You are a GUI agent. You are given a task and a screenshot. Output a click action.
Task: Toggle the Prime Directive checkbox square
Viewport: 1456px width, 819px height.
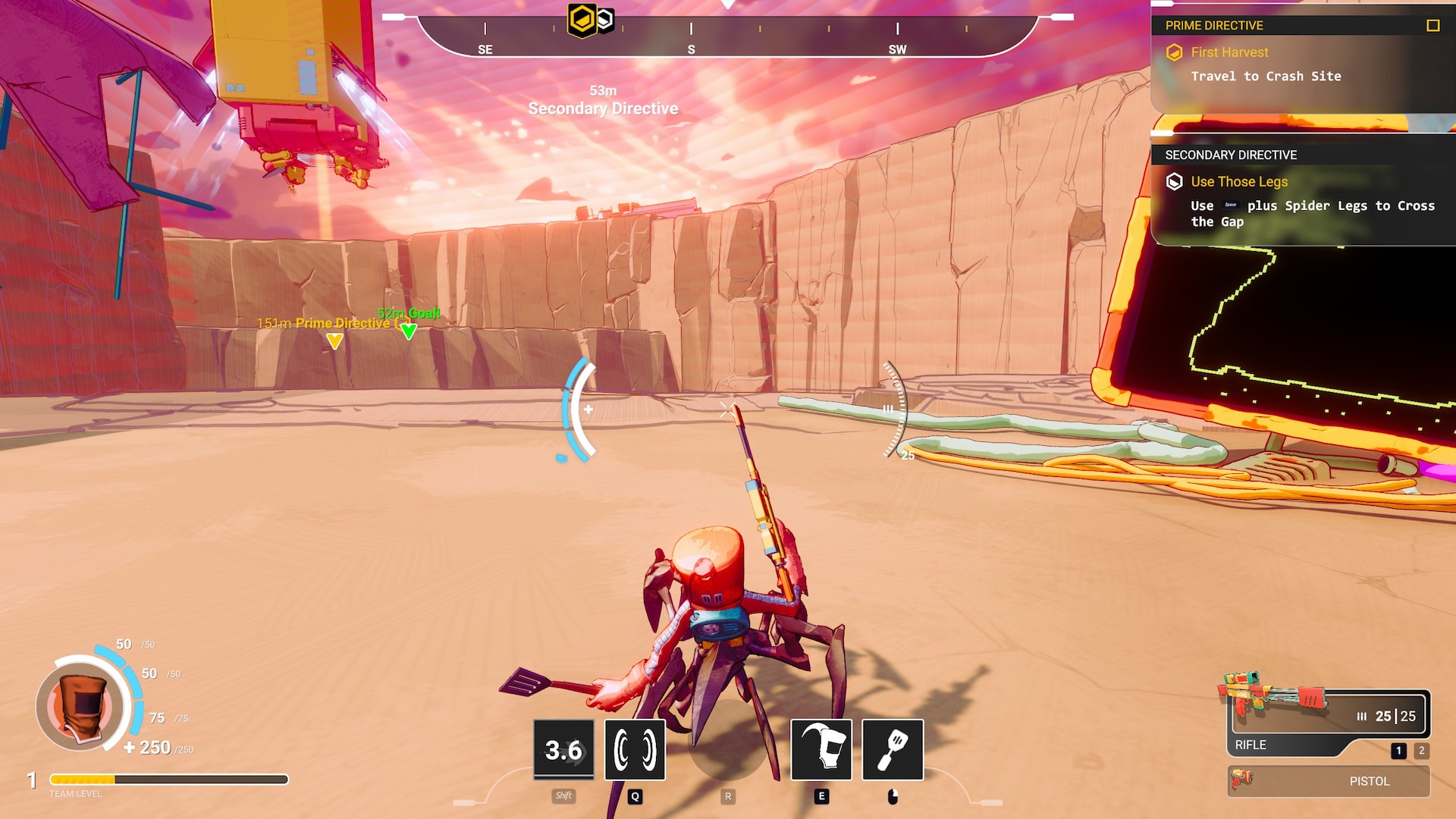pos(1432,26)
